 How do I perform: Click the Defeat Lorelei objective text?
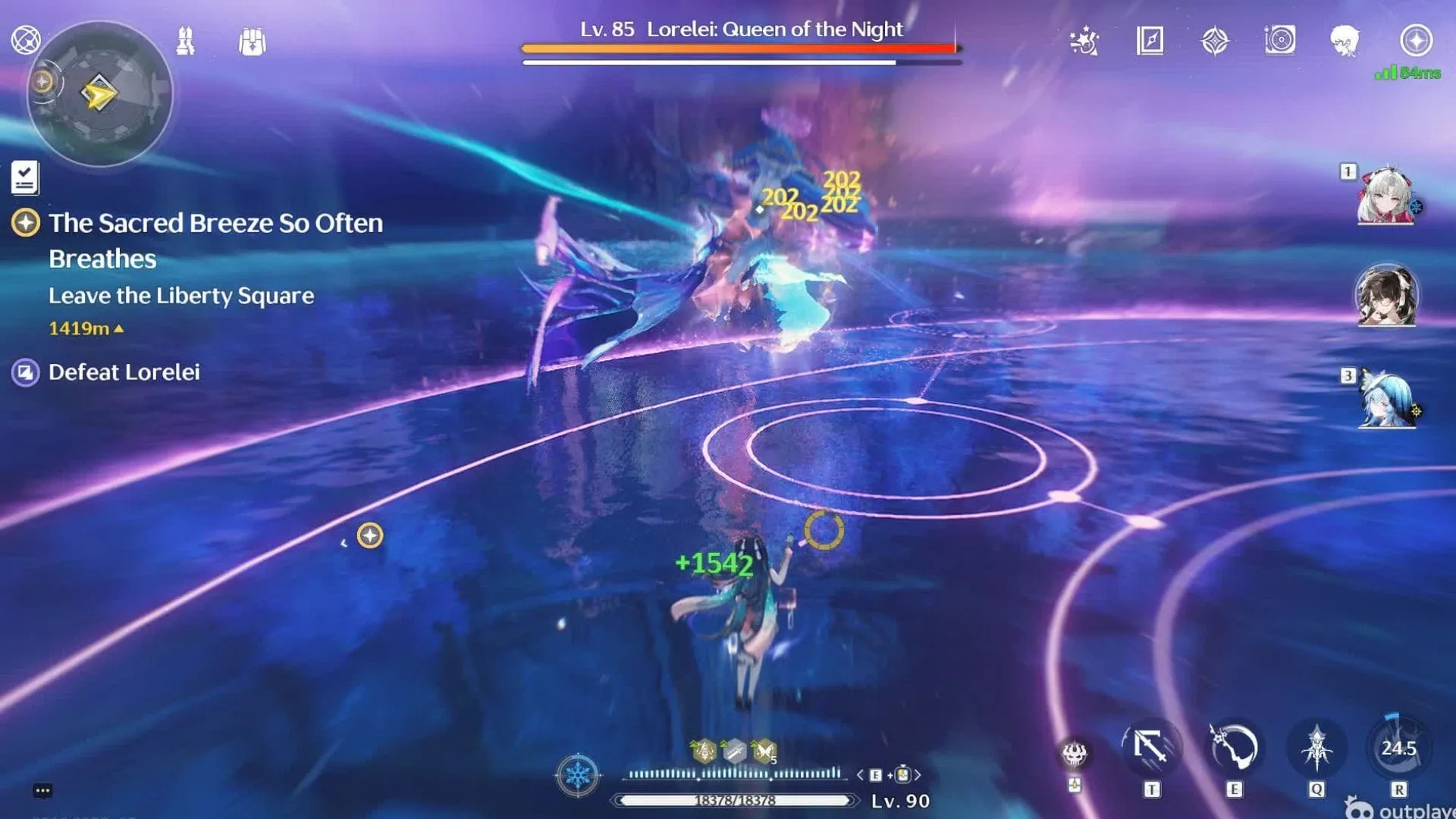(x=124, y=372)
